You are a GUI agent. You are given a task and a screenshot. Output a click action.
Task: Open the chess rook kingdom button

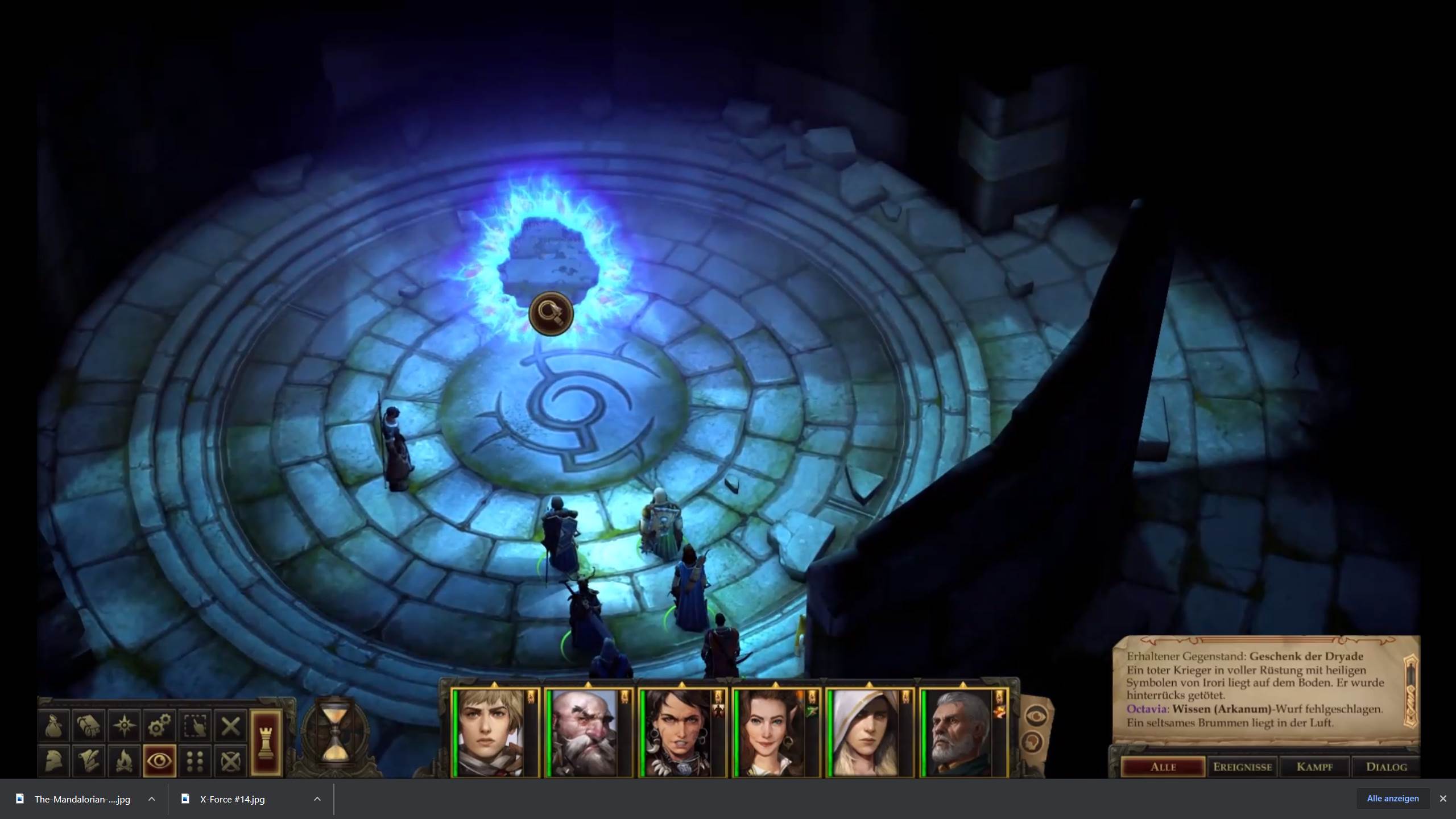pyautogui.click(x=266, y=742)
